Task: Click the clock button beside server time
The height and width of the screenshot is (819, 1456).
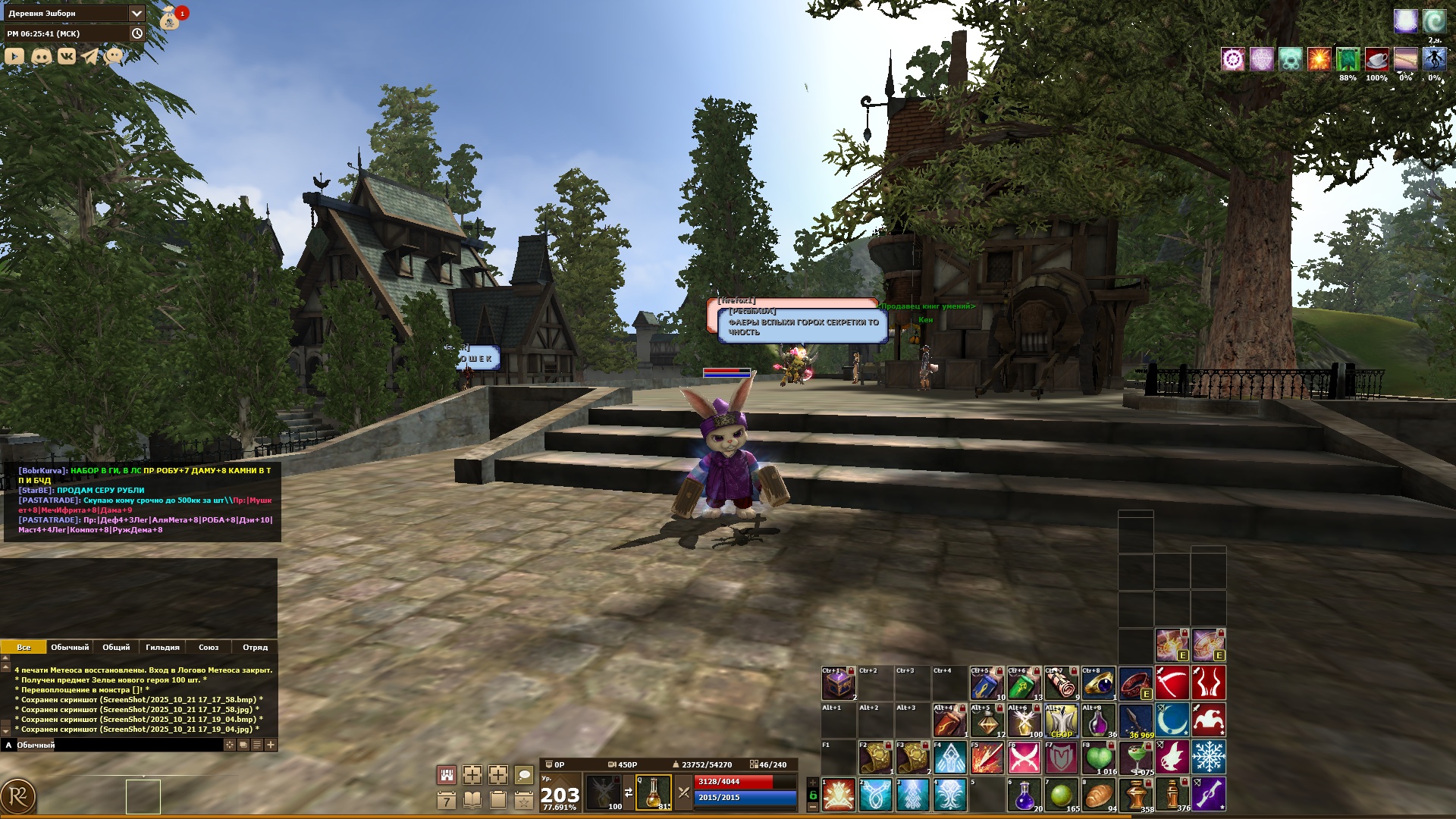Action: (137, 33)
